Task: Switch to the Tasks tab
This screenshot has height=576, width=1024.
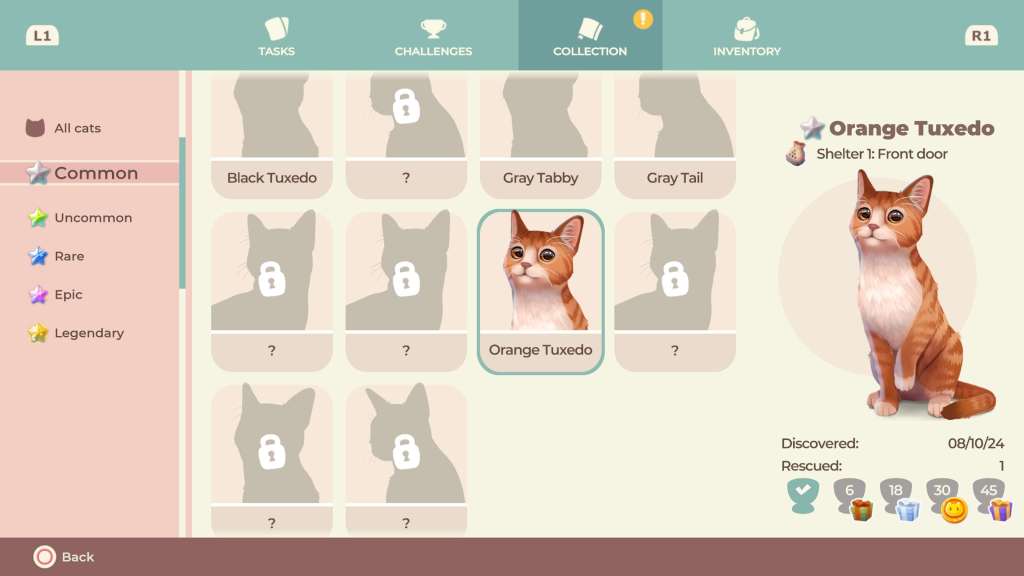Action: tap(275, 36)
